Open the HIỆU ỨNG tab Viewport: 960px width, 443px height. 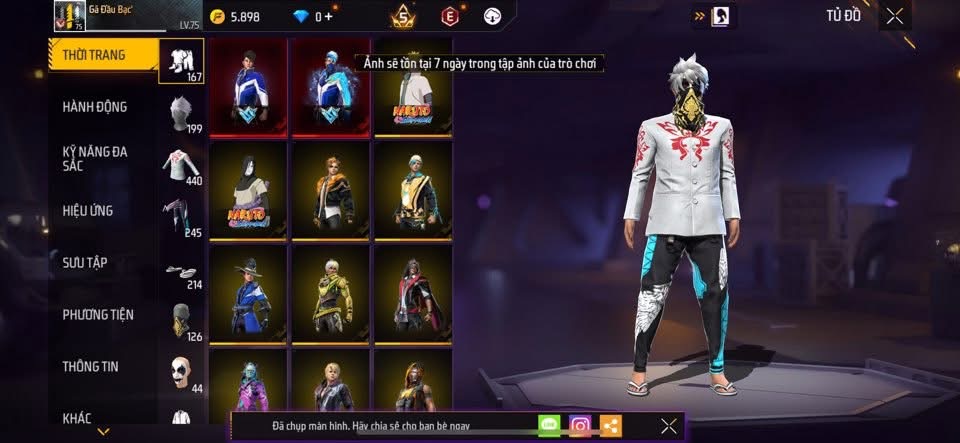point(88,211)
